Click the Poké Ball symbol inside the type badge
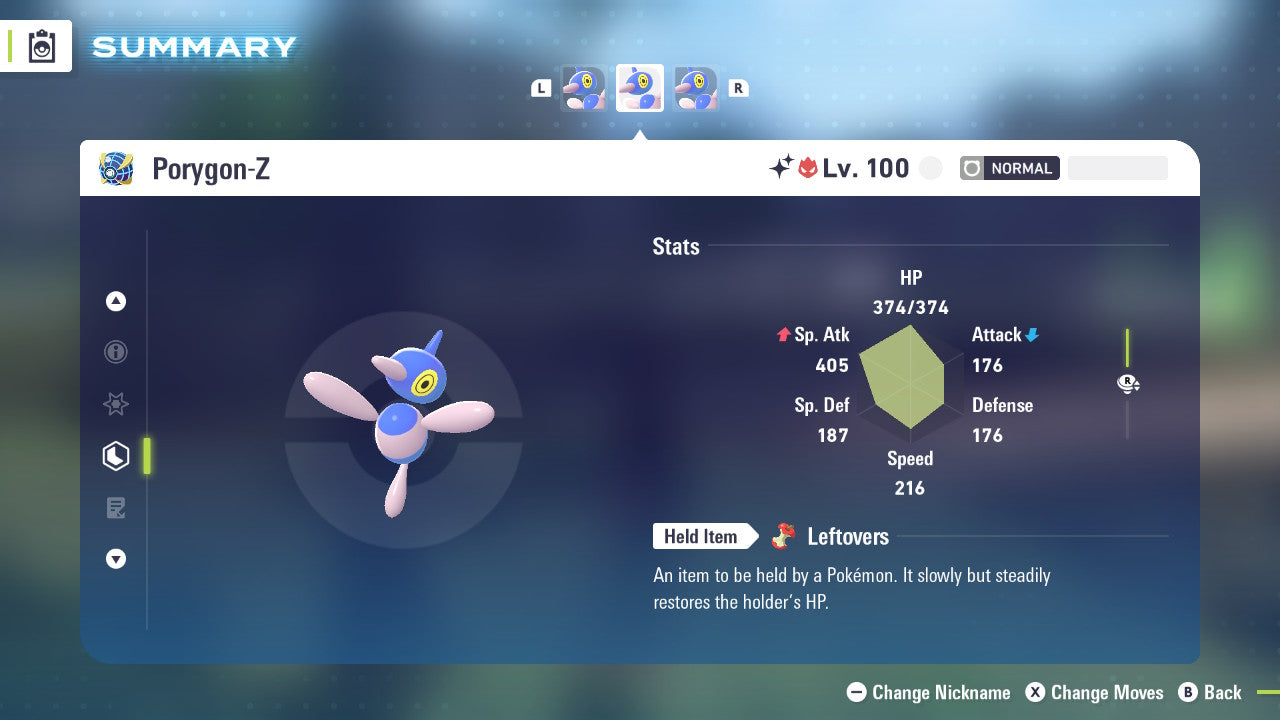Screen dimensions: 1280x720 tap(969, 168)
